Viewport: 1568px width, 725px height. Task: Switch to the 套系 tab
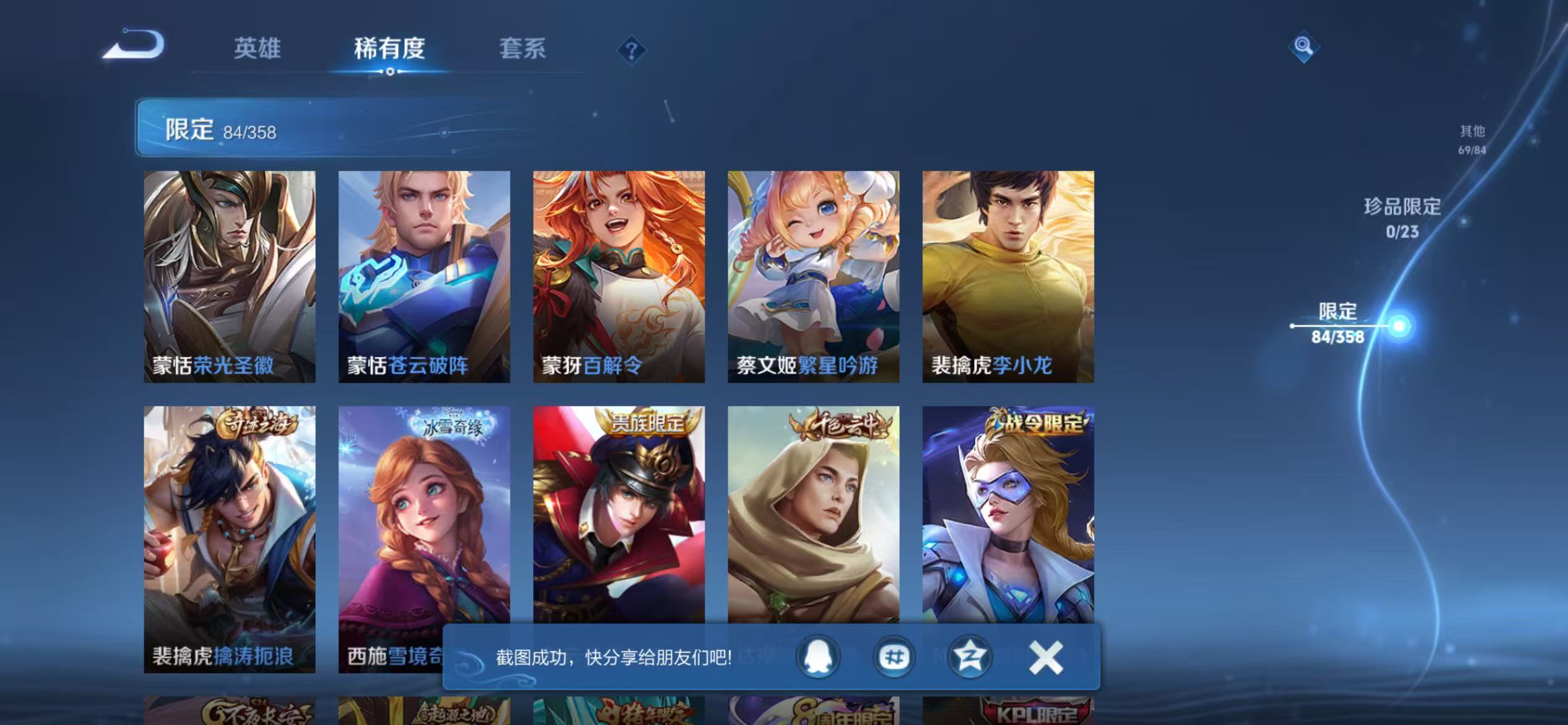[522, 50]
